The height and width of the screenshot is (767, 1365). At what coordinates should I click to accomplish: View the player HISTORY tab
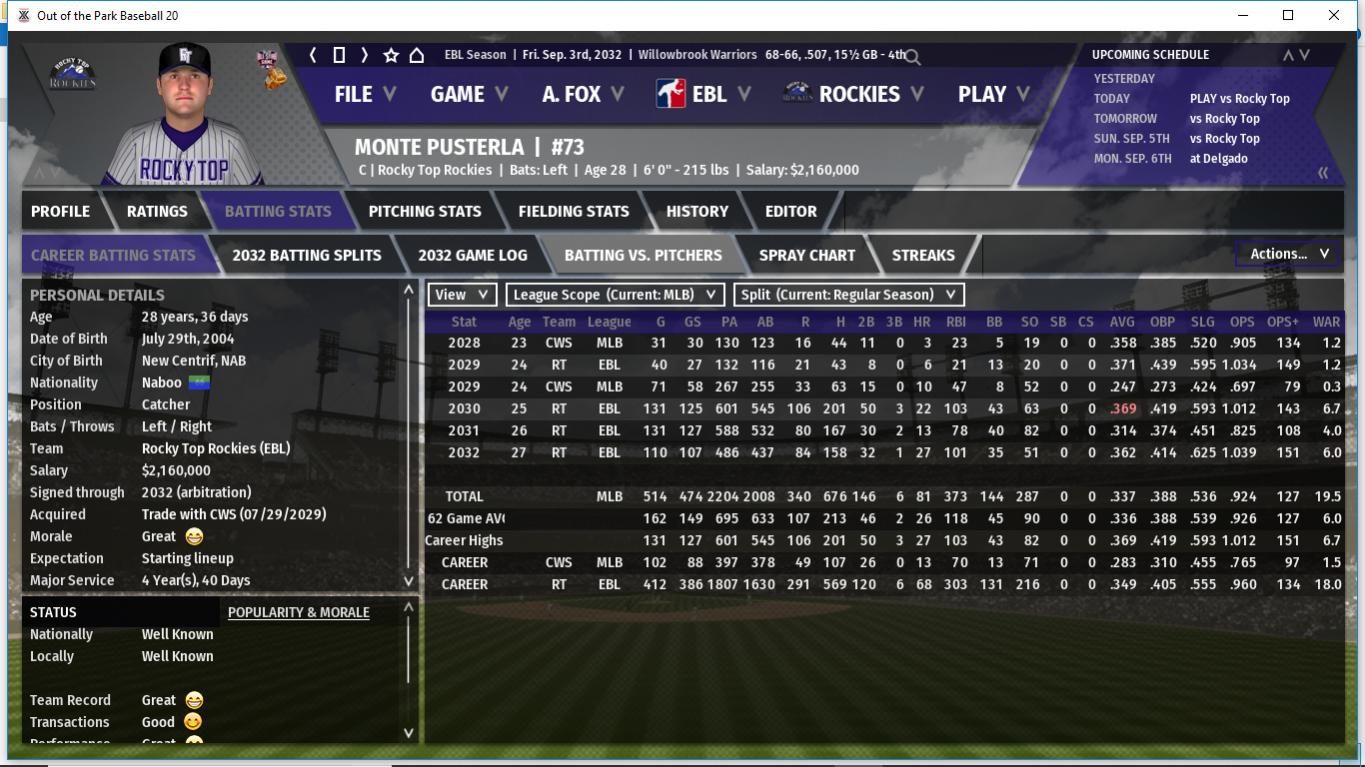coord(697,211)
